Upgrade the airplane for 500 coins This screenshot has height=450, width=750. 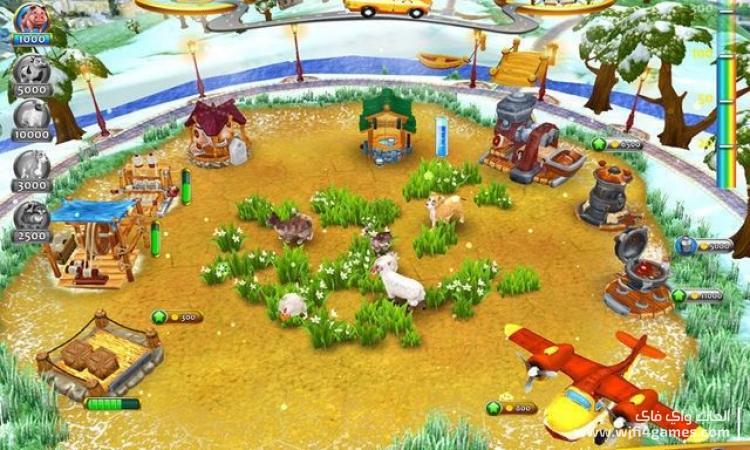(x=512, y=408)
